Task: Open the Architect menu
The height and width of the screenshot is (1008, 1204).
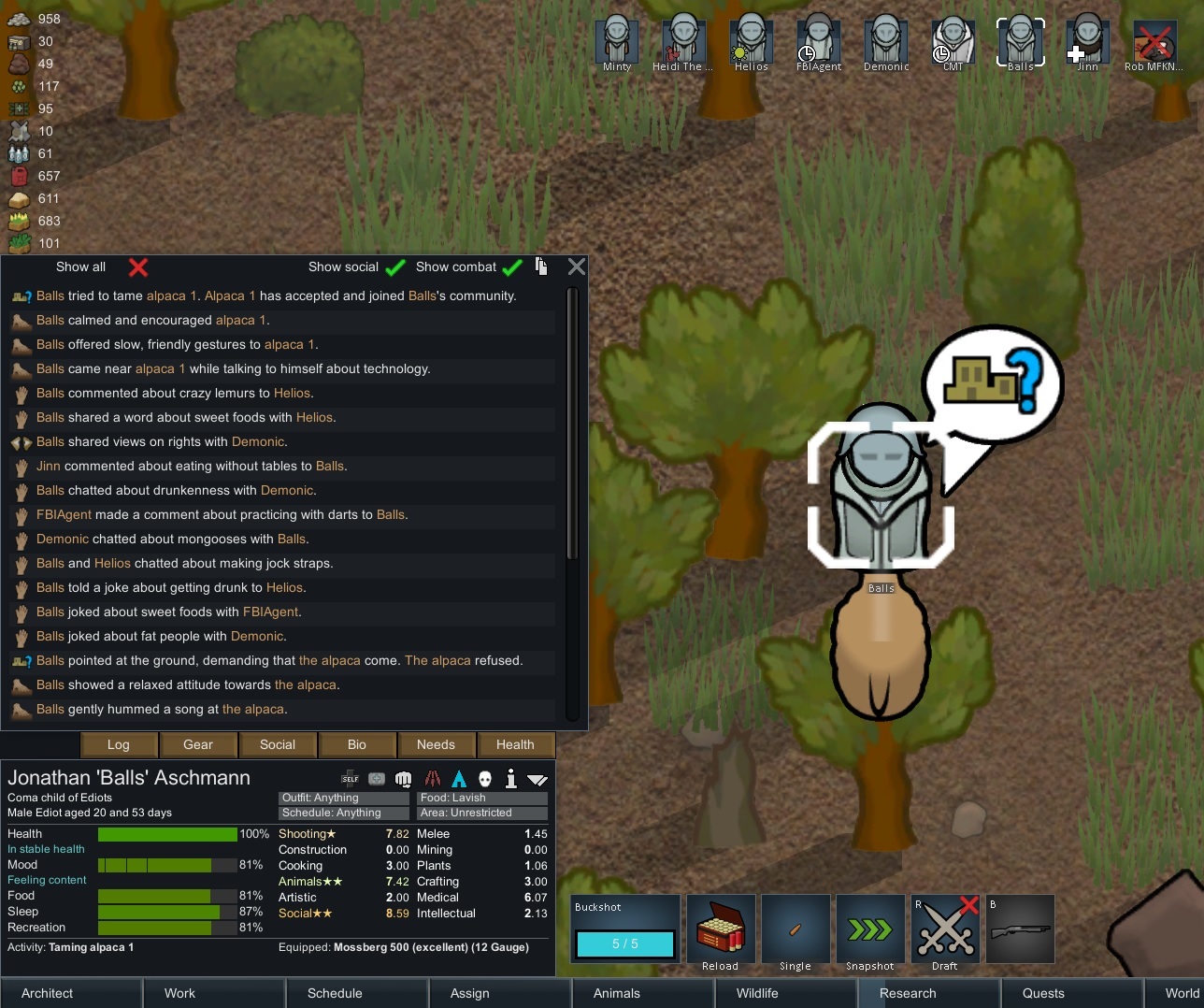Action: (48, 993)
